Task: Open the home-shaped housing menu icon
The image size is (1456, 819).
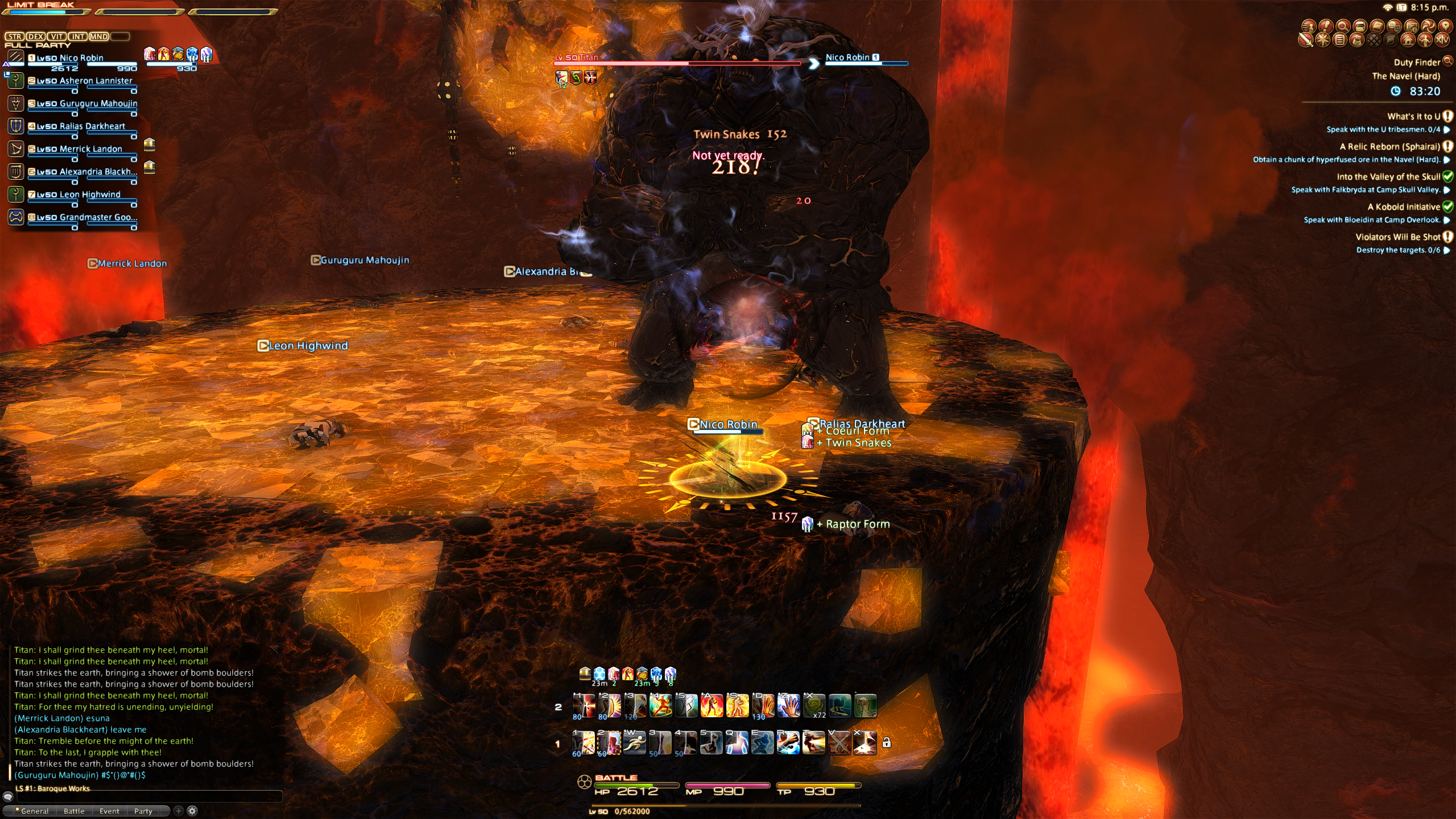Action: [1408, 40]
